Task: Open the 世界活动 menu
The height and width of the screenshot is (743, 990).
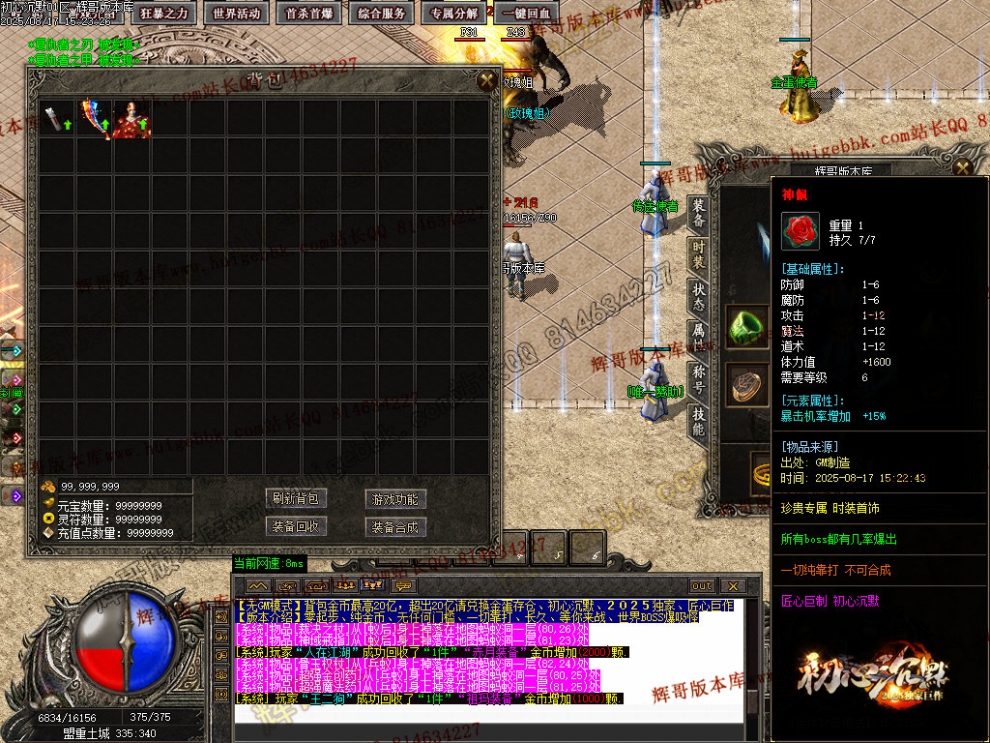Action: [237, 13]
